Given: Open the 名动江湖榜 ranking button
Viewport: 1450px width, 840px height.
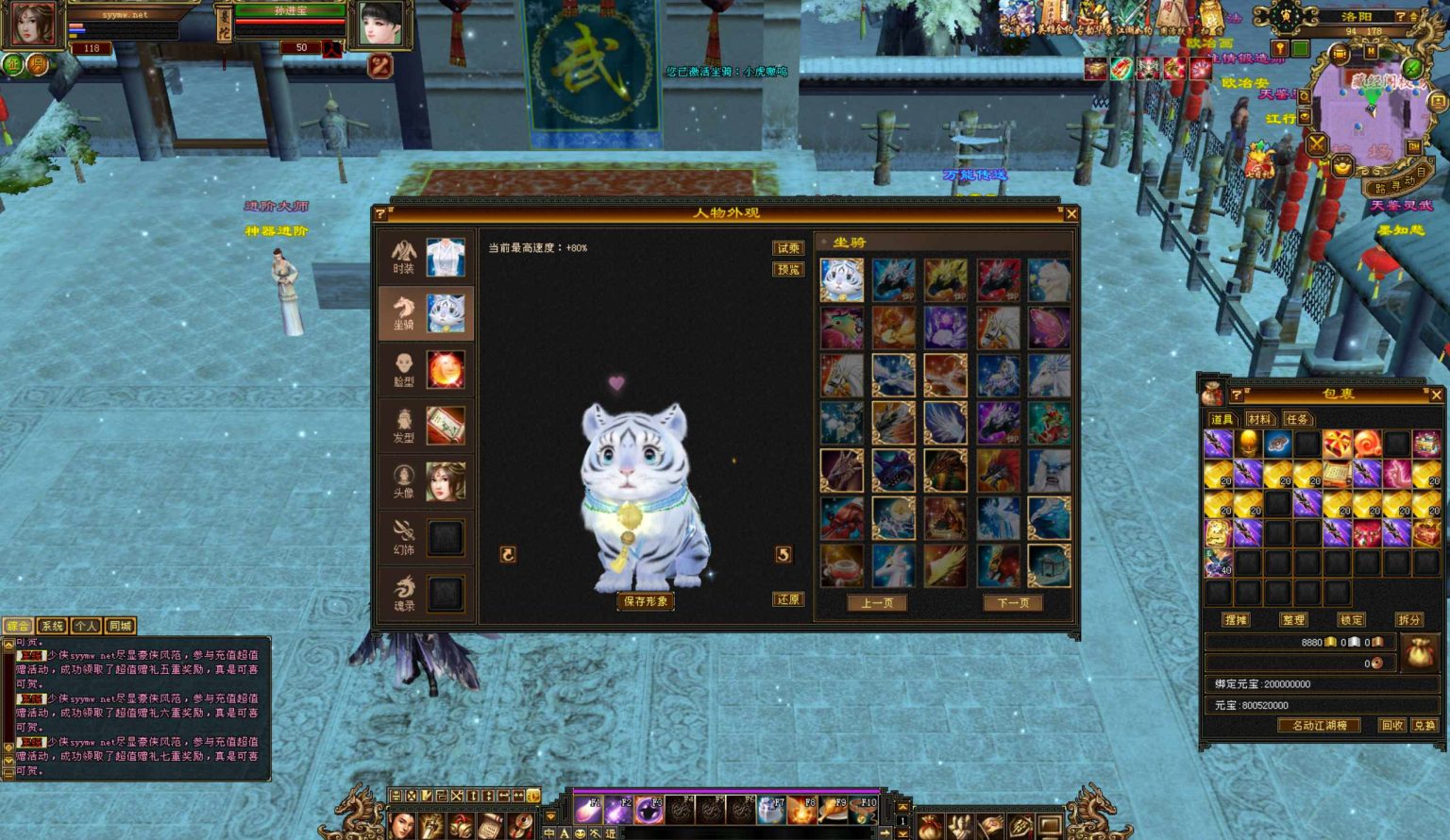Looking at the screenshot, I should click(x=1320, y=726).
